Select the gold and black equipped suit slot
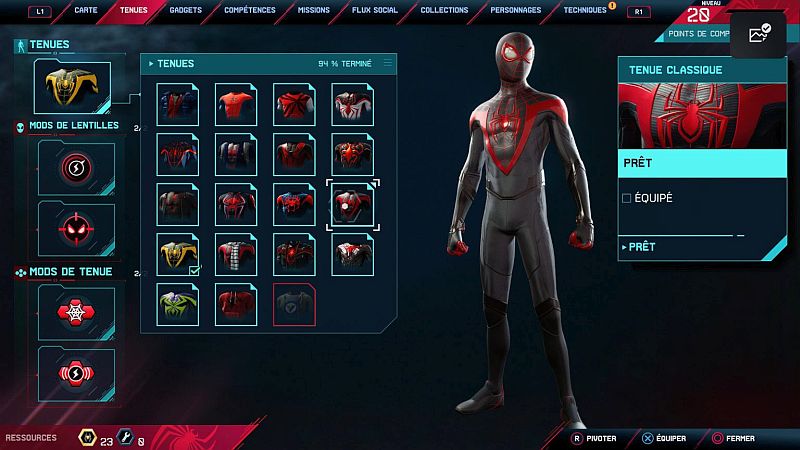Viewport: 800px width, 450px height. tap(177, 255)
